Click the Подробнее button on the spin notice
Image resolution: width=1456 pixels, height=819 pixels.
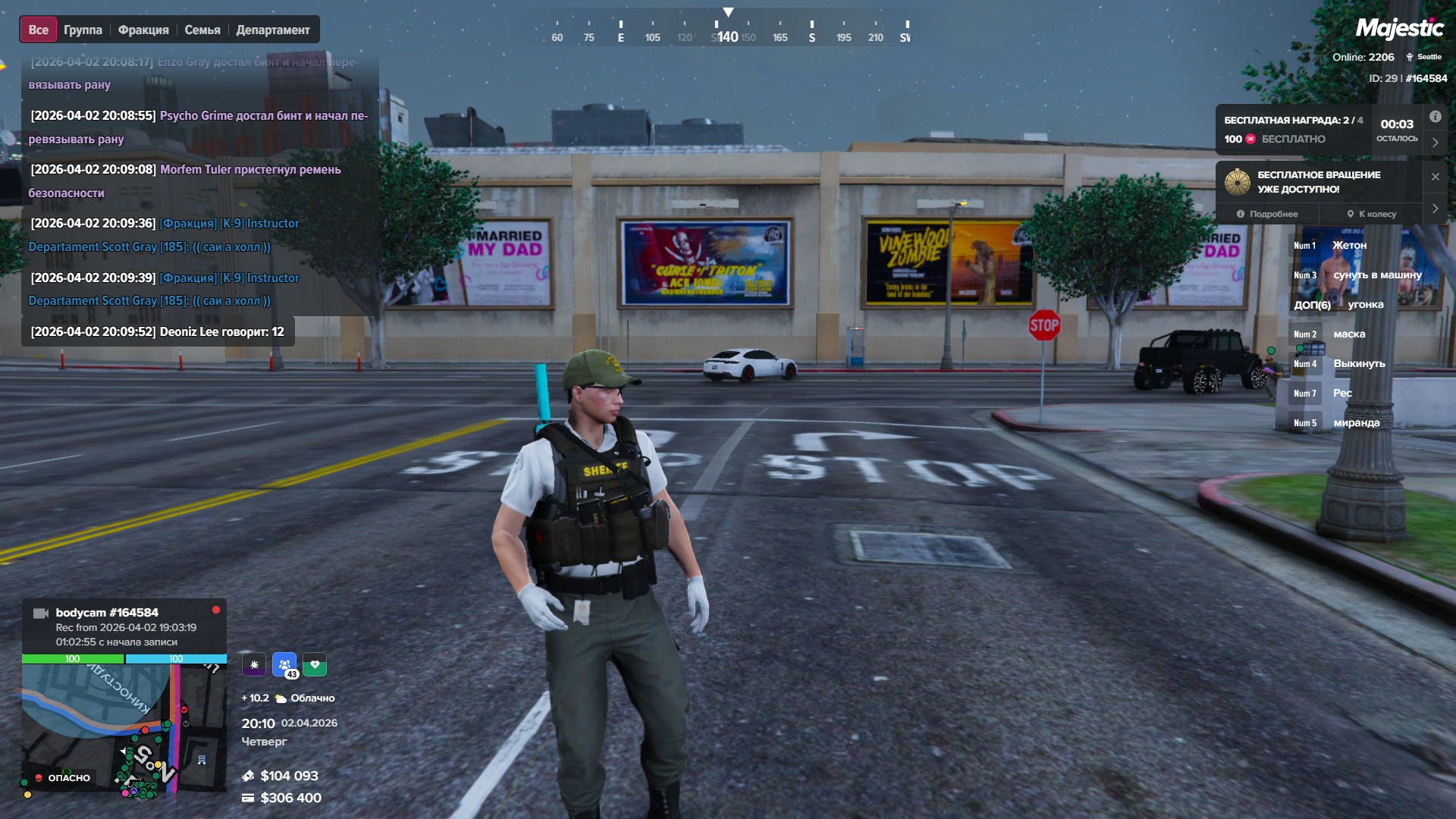1267,214
